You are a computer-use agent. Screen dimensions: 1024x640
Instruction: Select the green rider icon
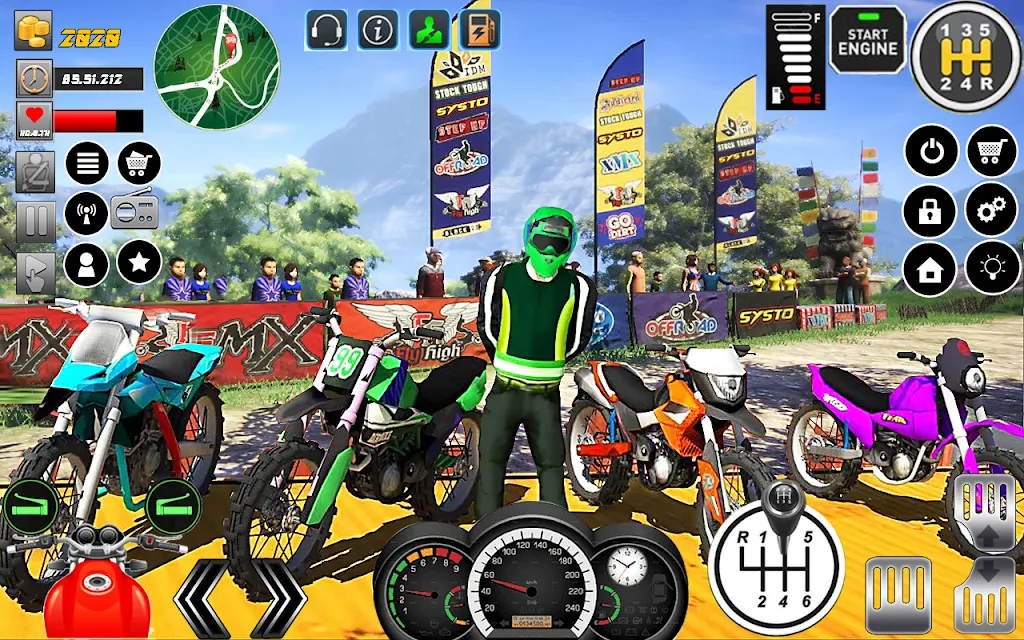pos(428,30)
